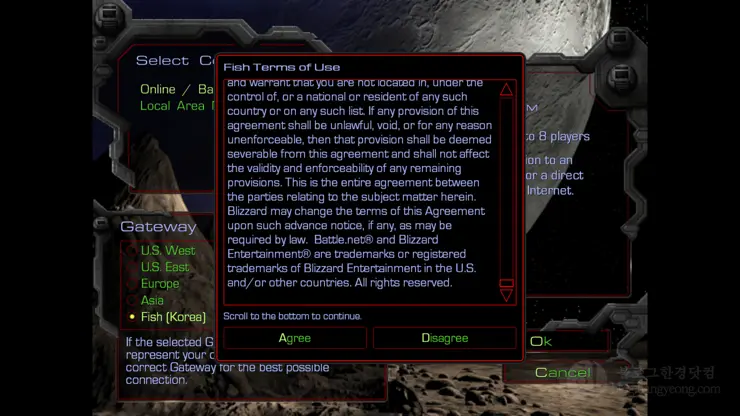Select the U.S. West gateway

(x=168, y=251)
